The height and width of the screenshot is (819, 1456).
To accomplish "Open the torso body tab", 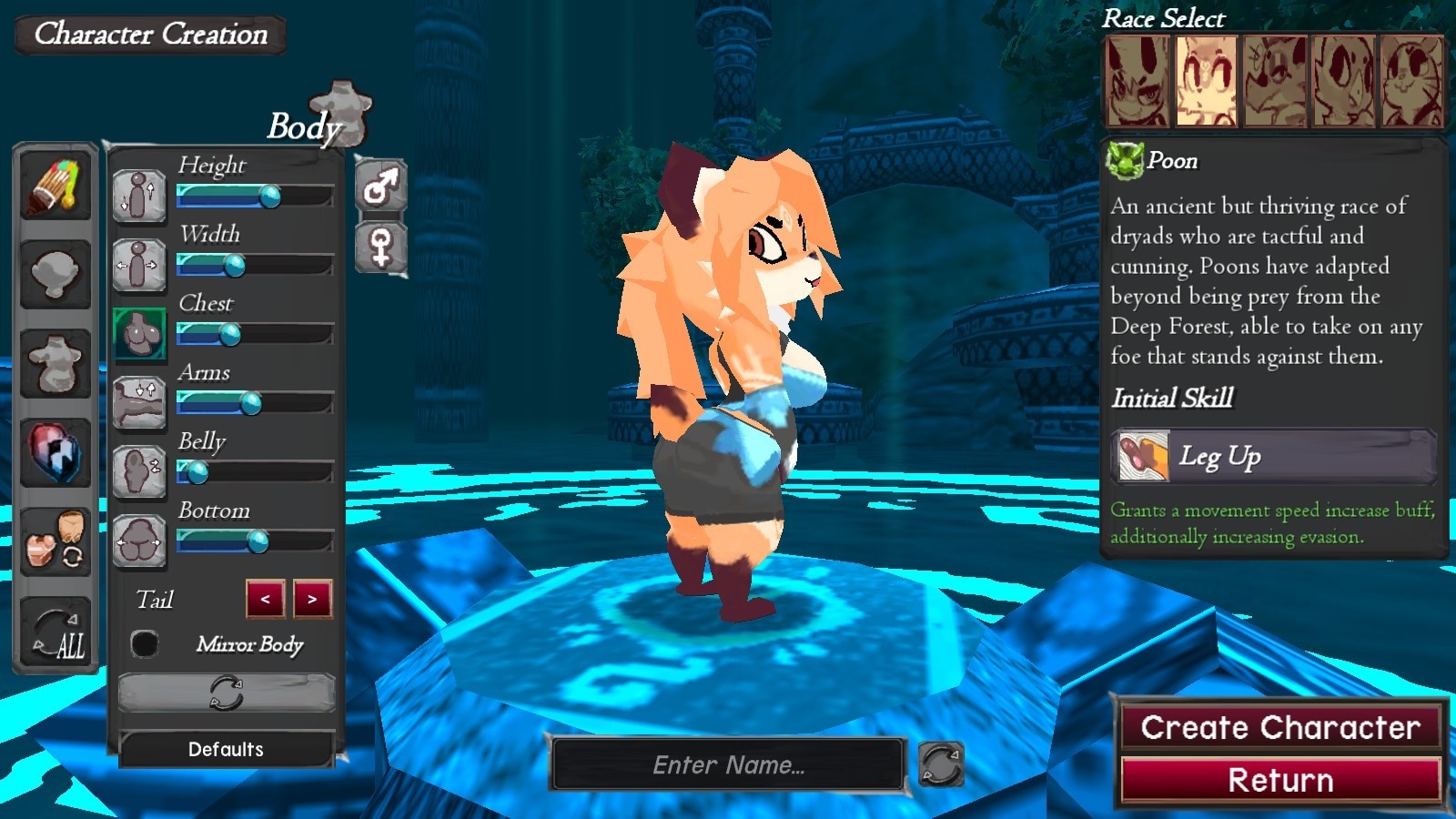I will (55, 363).
